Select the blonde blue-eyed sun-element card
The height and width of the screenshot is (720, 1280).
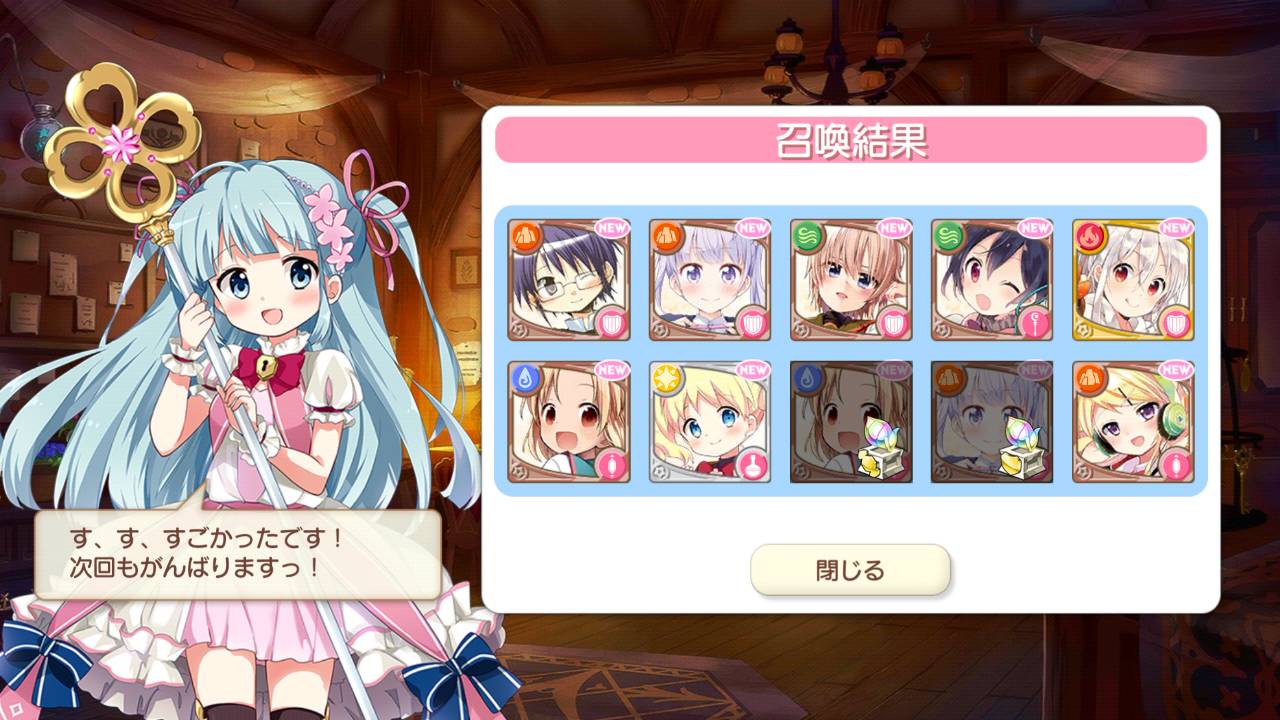[x=710, y=422]
